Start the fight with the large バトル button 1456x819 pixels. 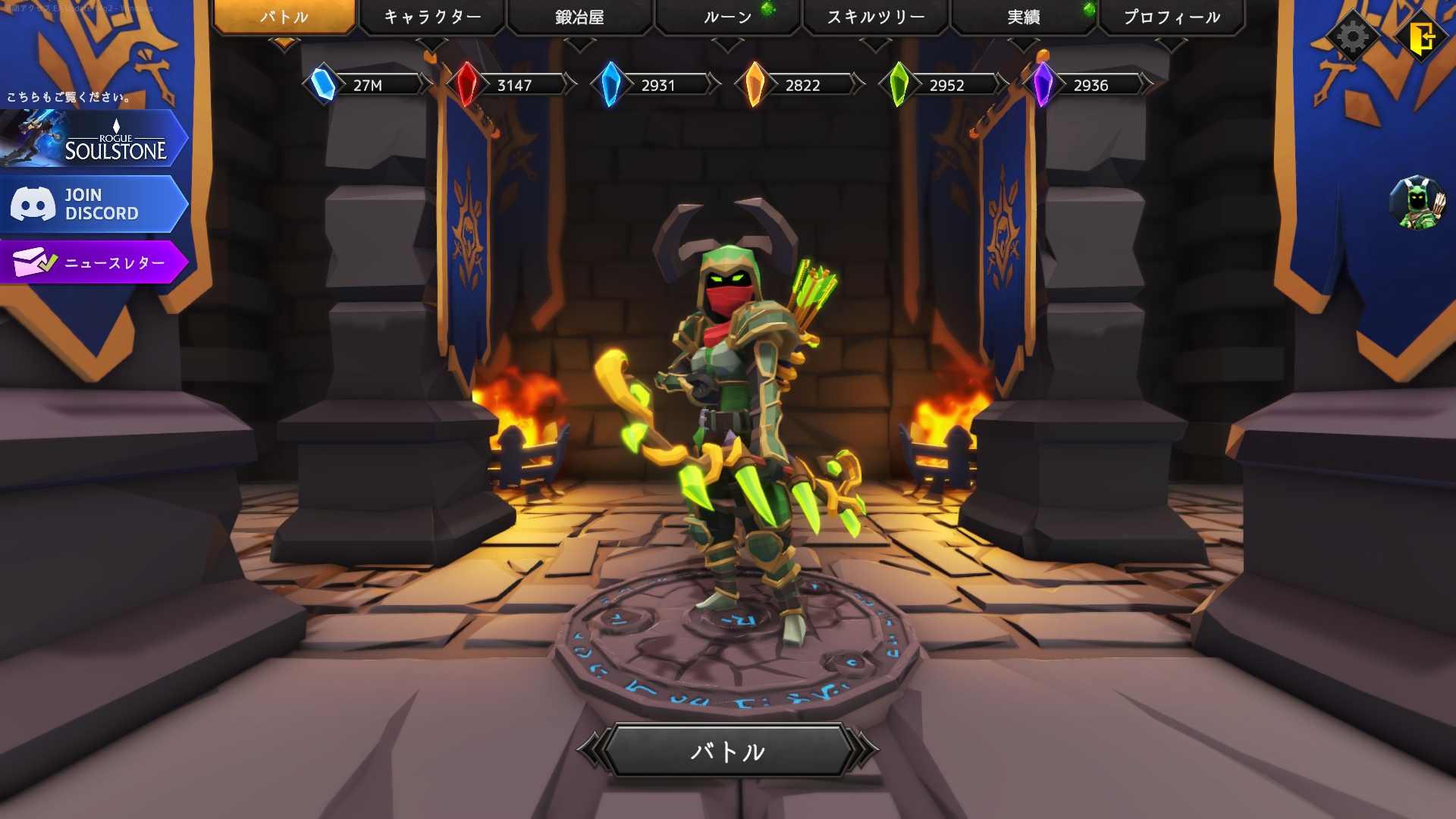tap(727, 751)
